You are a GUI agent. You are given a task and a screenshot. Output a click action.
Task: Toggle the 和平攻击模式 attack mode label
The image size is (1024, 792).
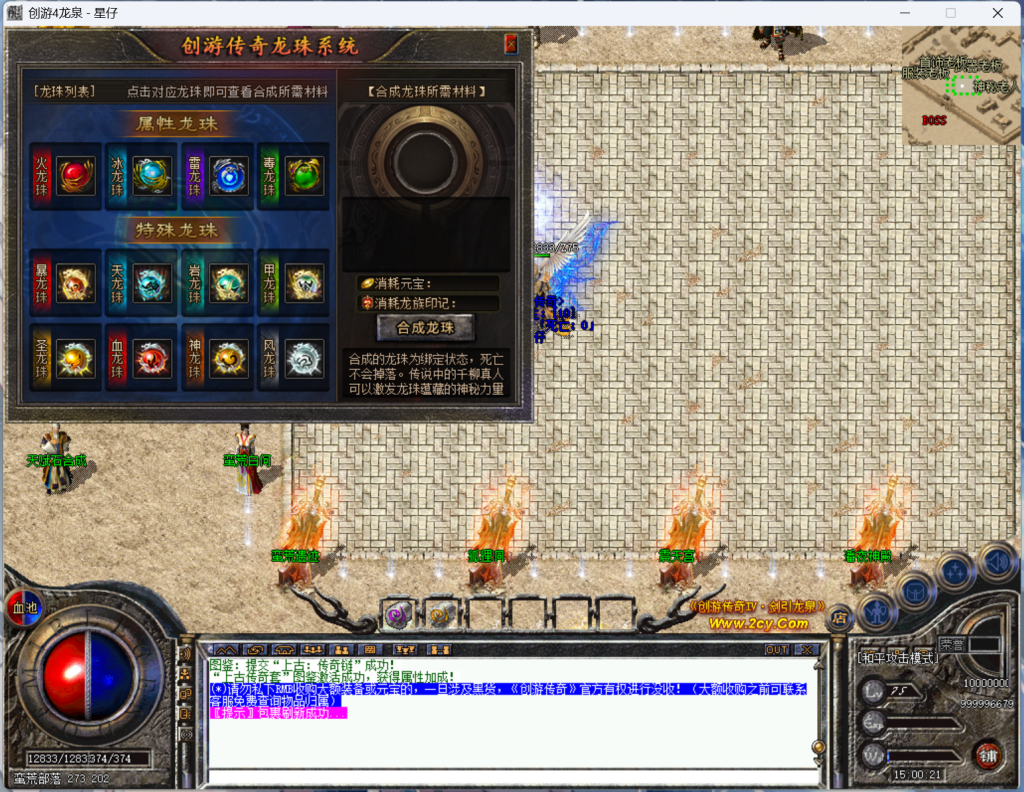[x=898, y=657]
